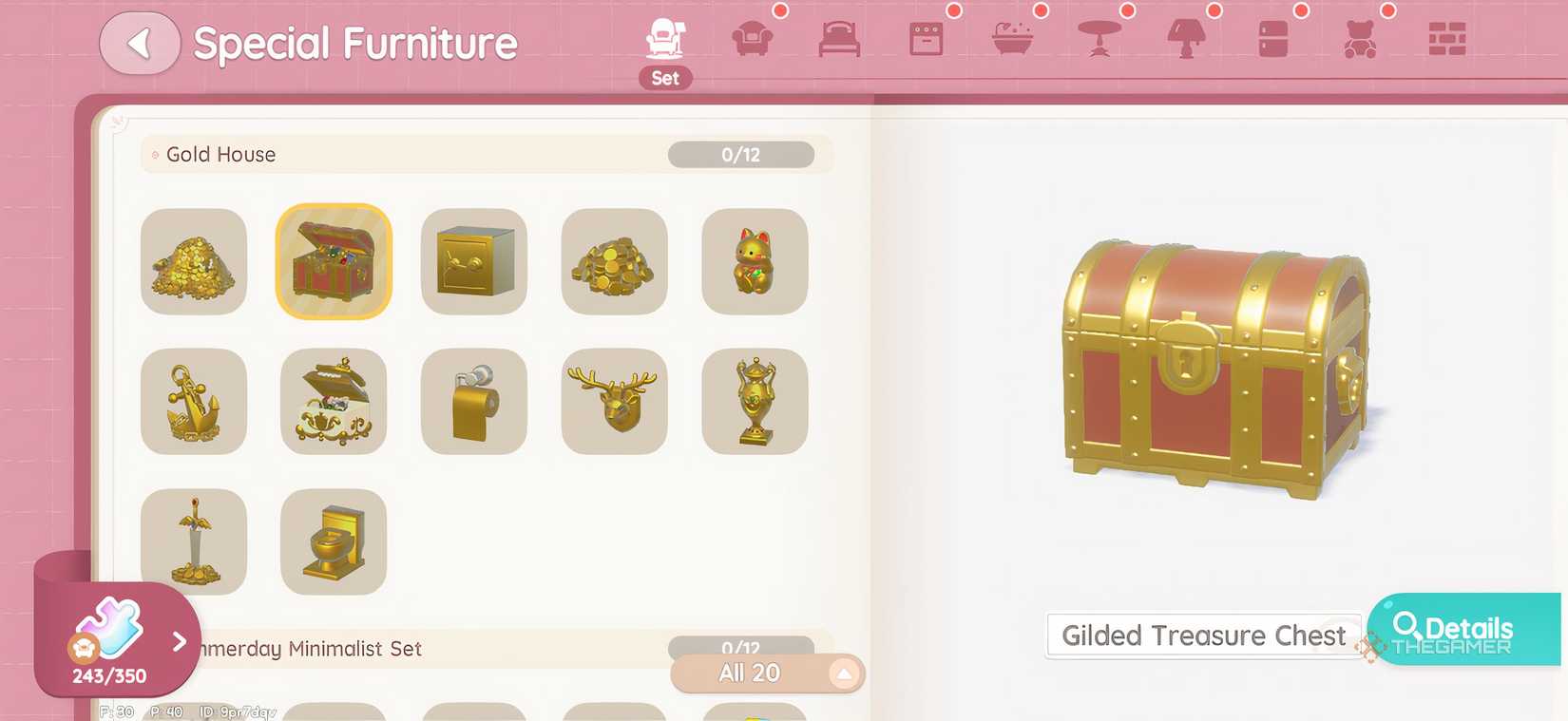Image resolution: width=1568 pixels, height=721 pixels.
Task: Open the table furniture category
Action: [1098, 40]
